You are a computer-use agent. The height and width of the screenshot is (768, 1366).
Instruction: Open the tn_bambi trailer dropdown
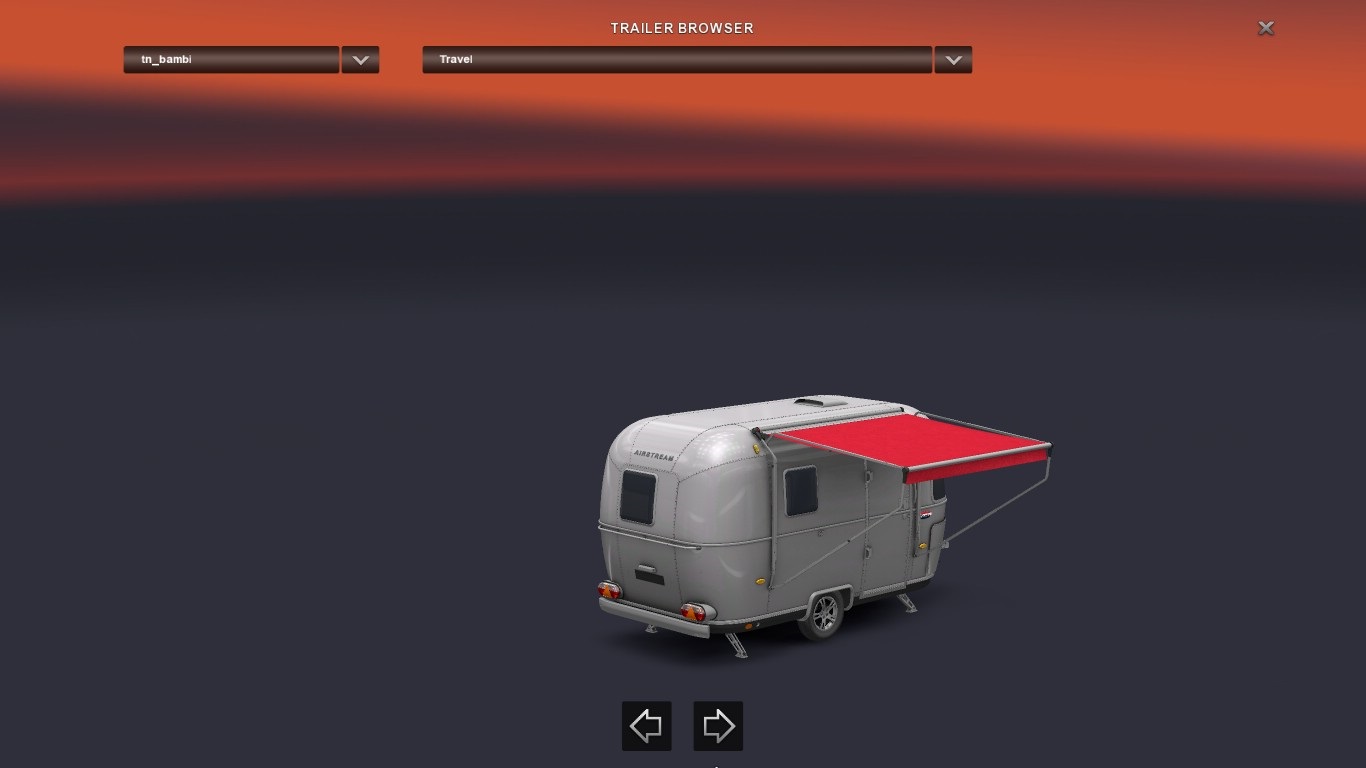(x=231, y=60)
